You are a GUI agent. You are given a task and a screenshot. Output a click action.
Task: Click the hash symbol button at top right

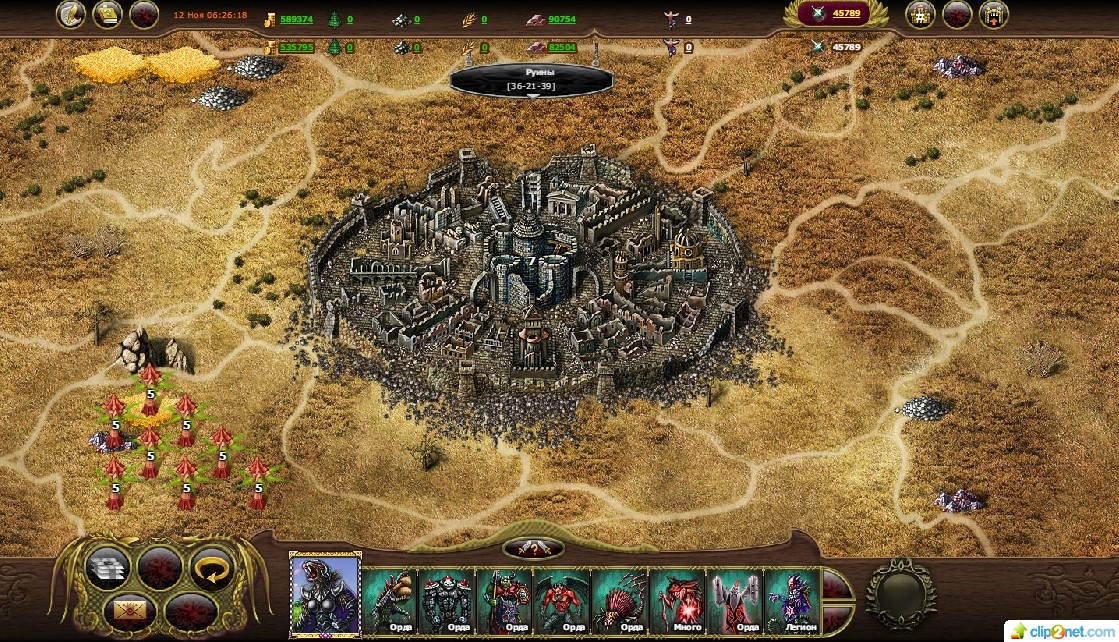[920, 14]
